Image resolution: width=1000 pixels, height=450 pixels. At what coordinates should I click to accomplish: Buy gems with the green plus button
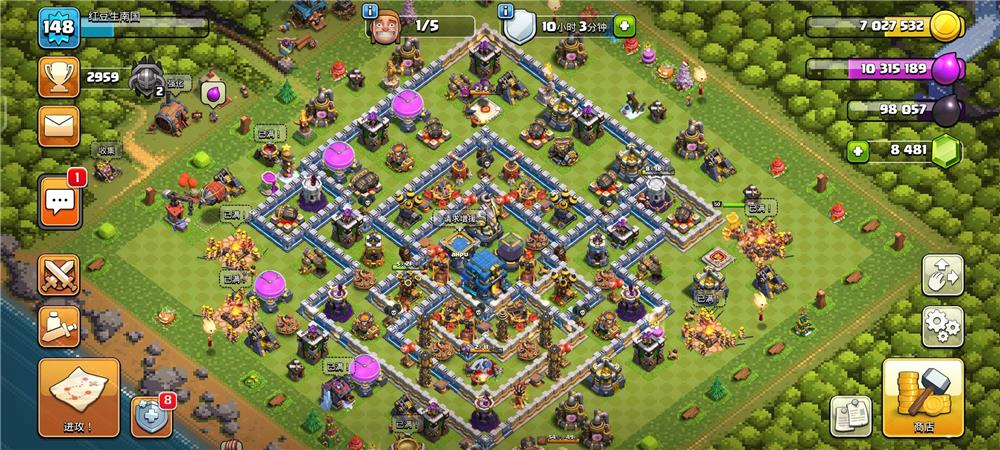point(857,152)
